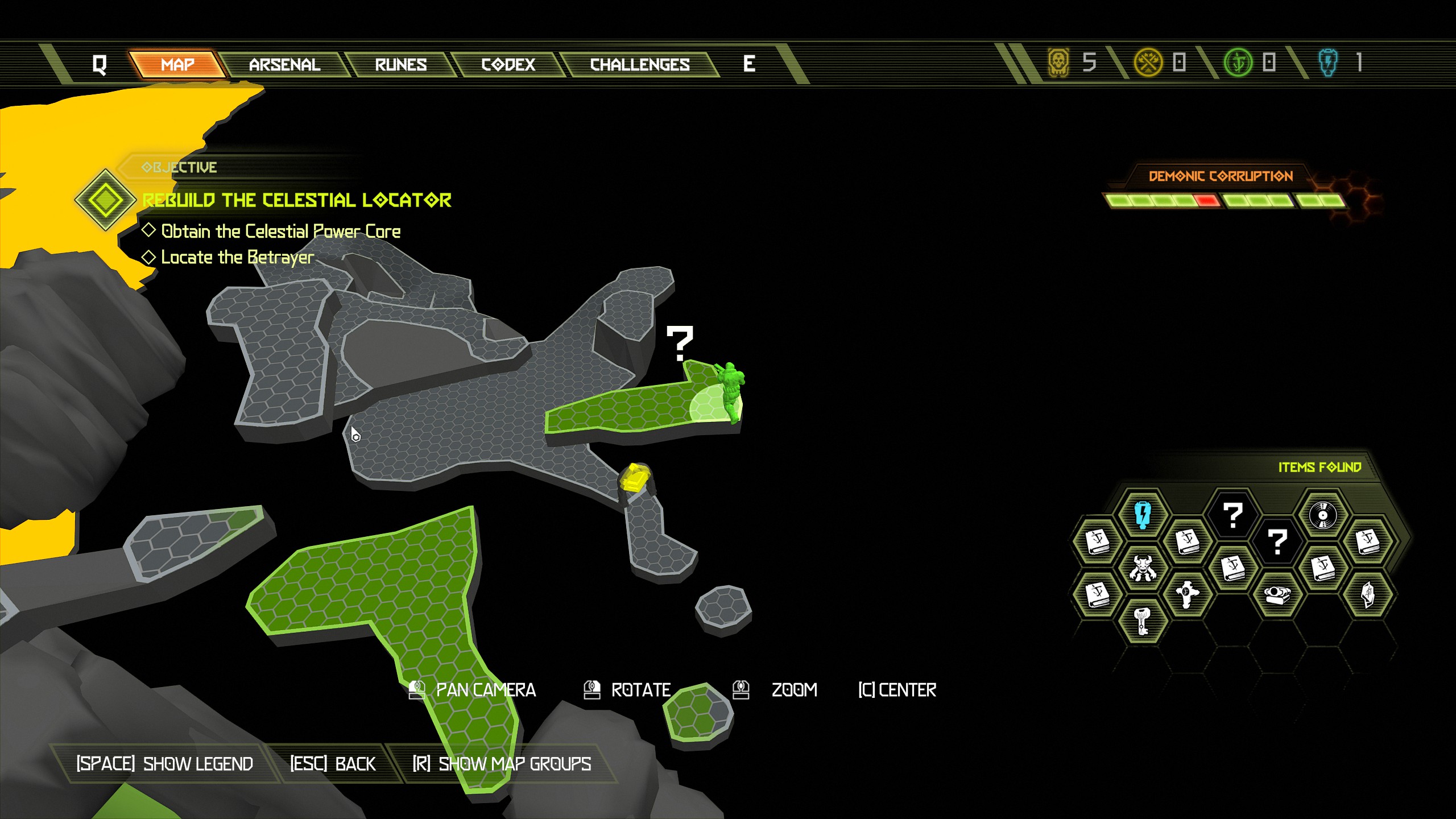The height and width of the screenshot is (819, 1456).
Task: Select the blue Sentinel Battery found item
Action: pyautogui.click(x=1143, y=514)
